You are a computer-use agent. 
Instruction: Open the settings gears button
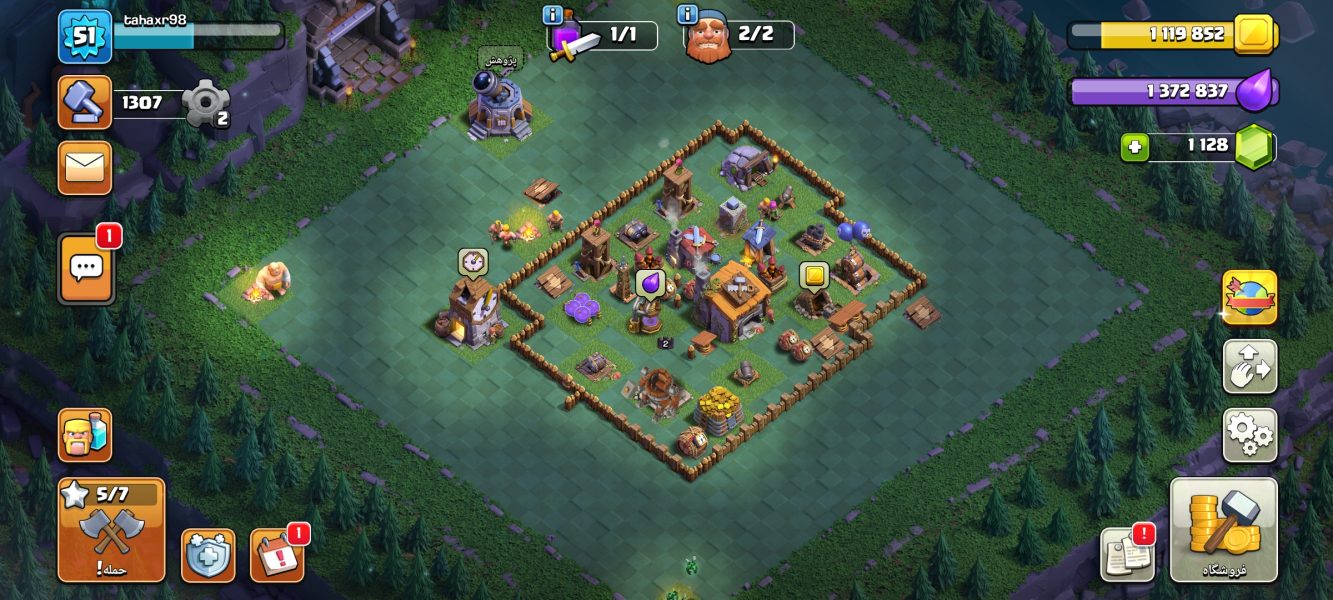click(1249, 435)
